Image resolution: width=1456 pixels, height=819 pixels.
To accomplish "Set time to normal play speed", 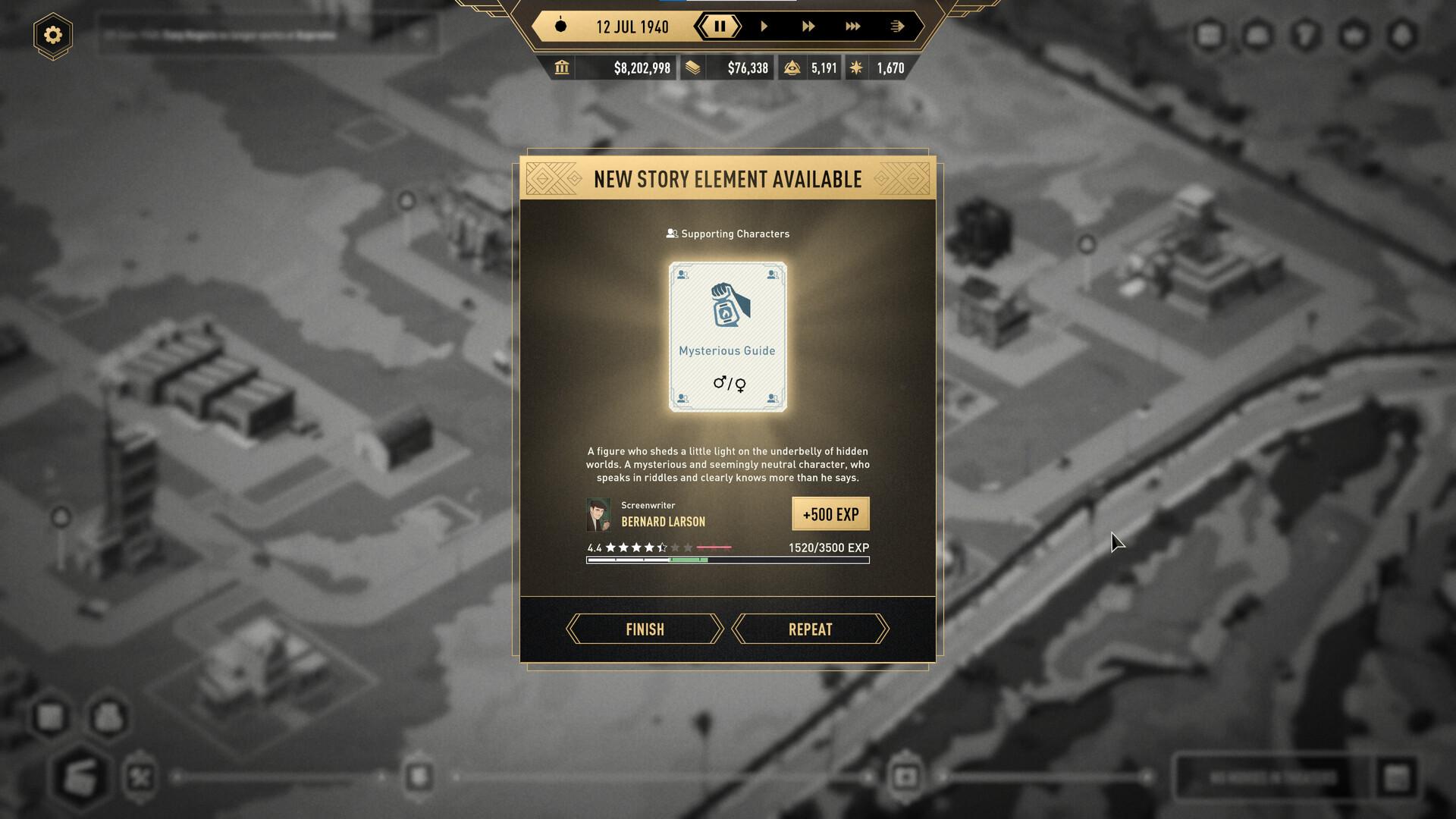I will tap(764, 27).
